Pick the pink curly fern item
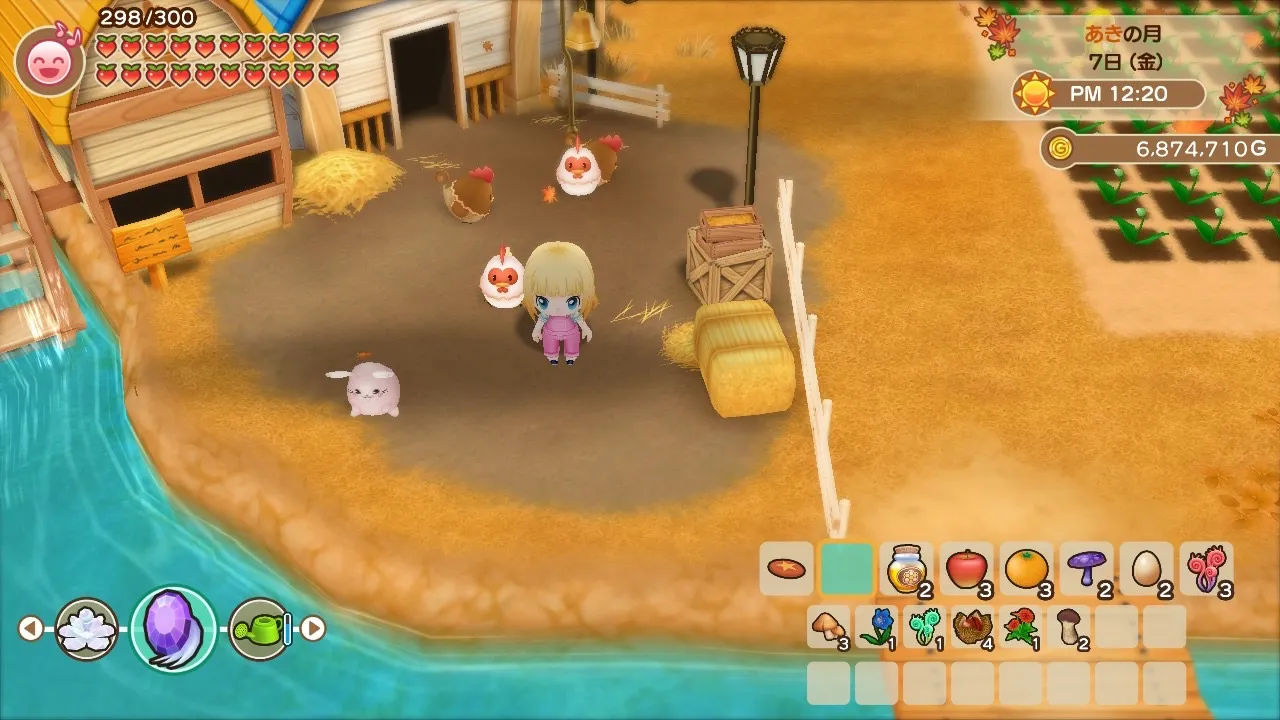The image size is (1280, 720). [1206, 569]
